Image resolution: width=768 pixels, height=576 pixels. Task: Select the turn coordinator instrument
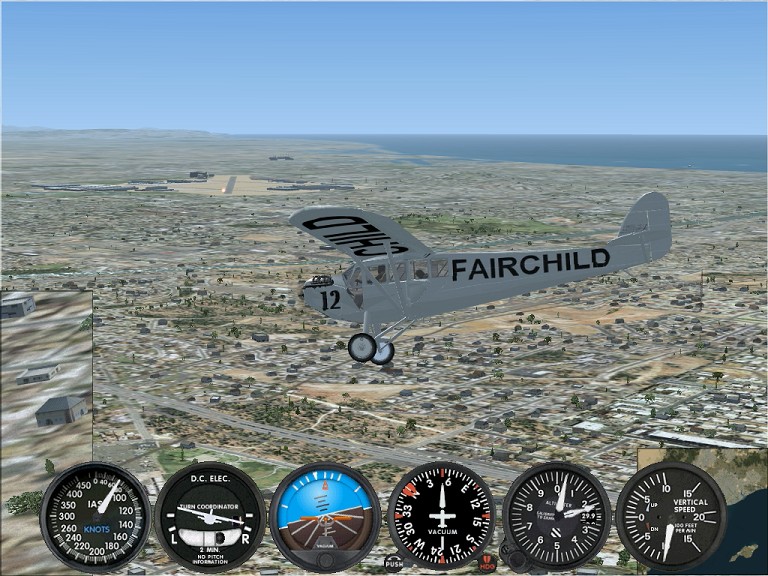point(209,516)
